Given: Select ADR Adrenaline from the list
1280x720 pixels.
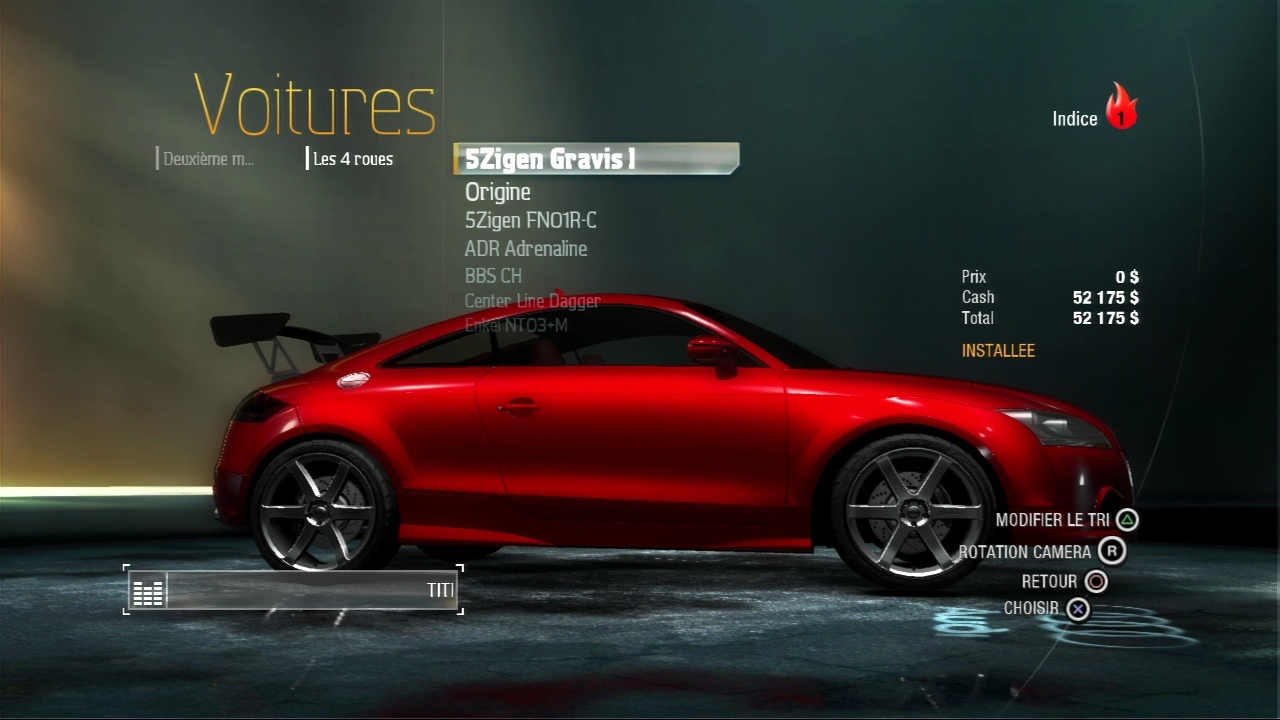Looking at the screenshot, I should click(526, 249).
